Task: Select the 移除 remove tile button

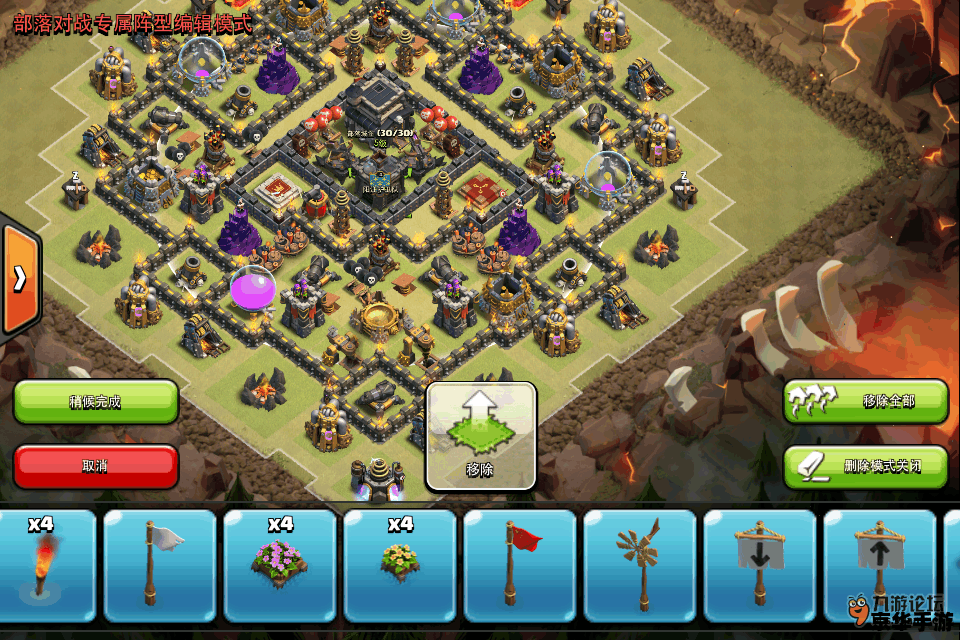Action: 481,436
